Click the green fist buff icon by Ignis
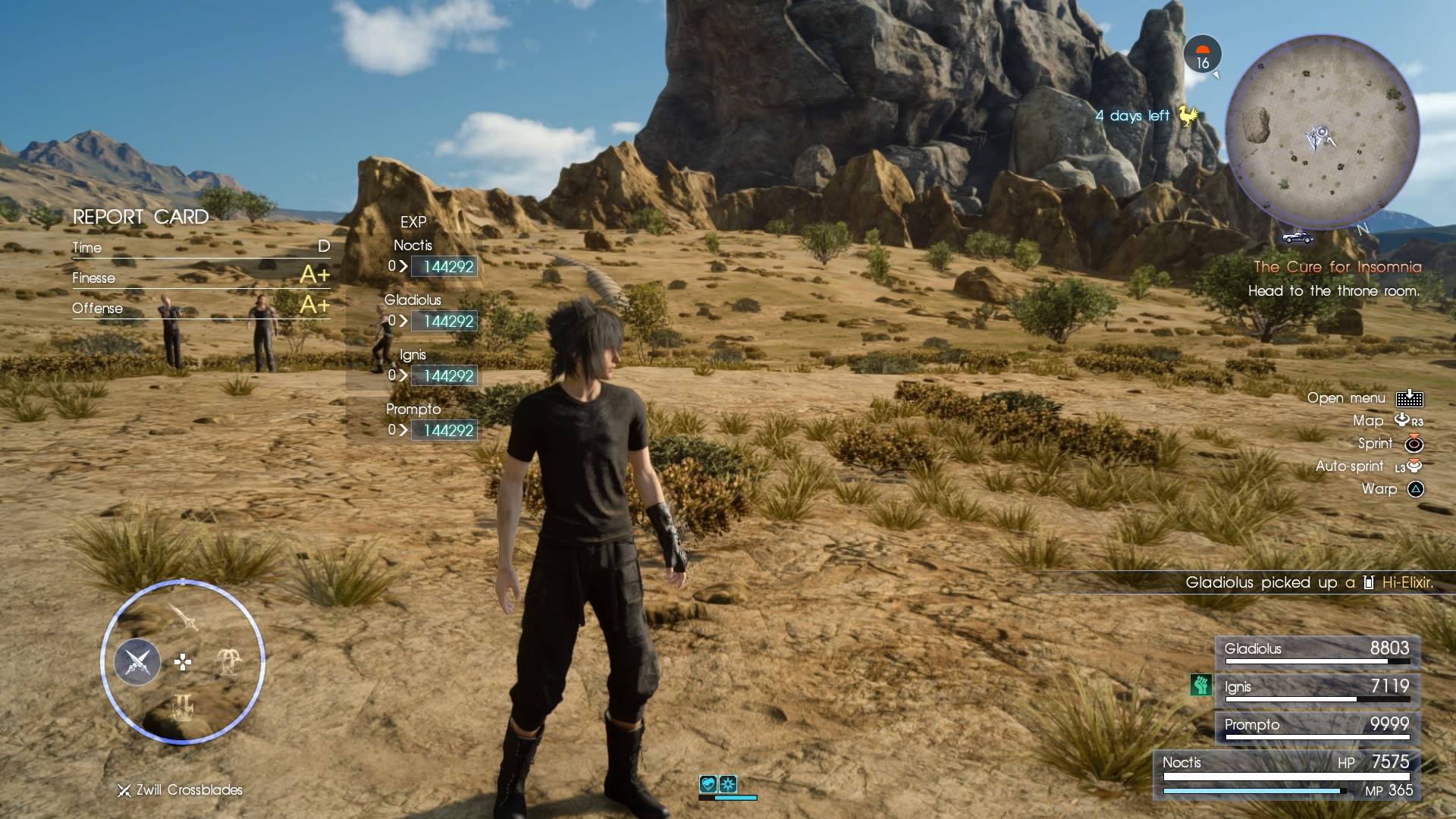1456x819 pixels. tap(1200, 686)
